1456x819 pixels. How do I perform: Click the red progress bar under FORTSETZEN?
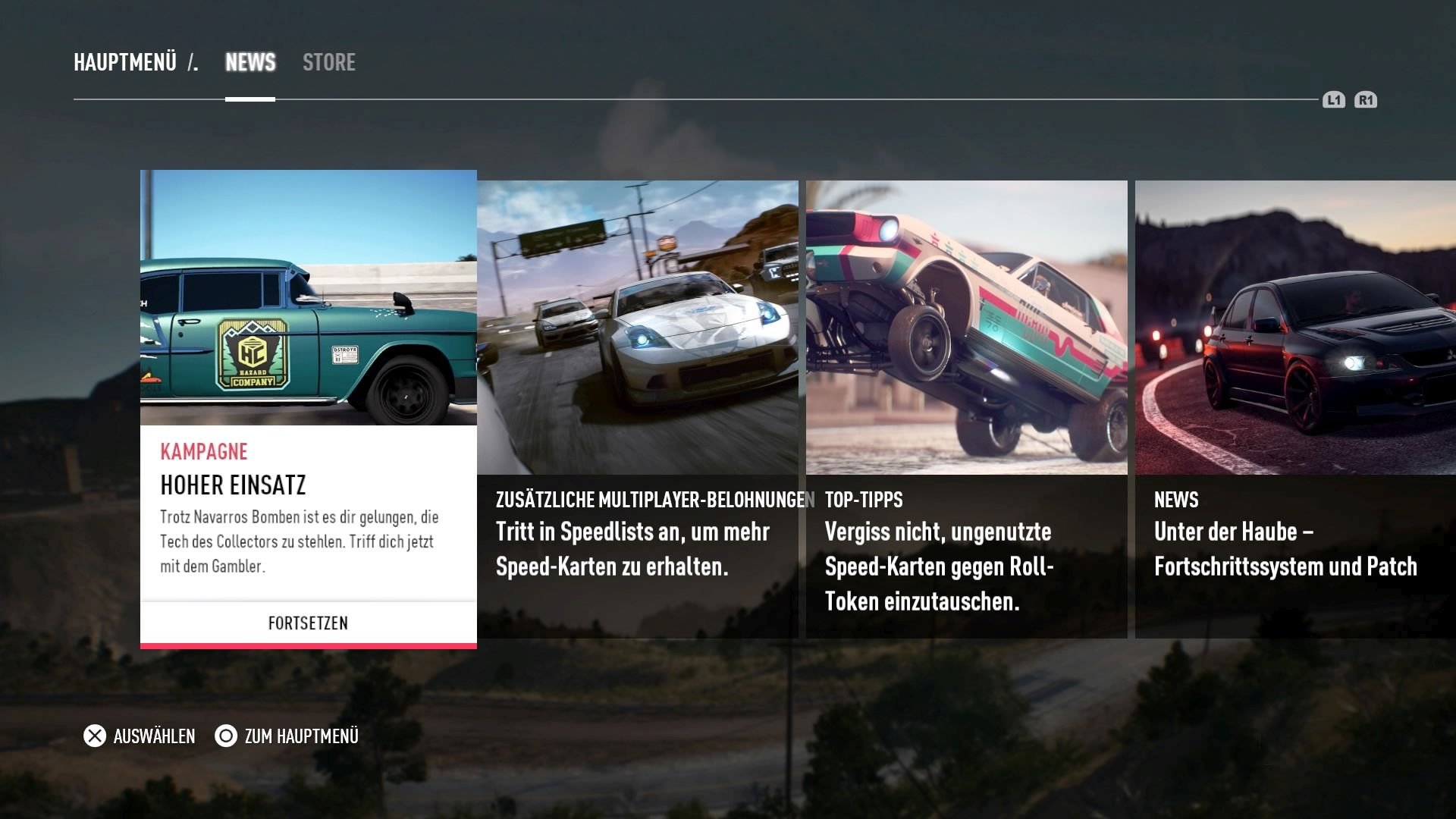[x=308, y=645]
